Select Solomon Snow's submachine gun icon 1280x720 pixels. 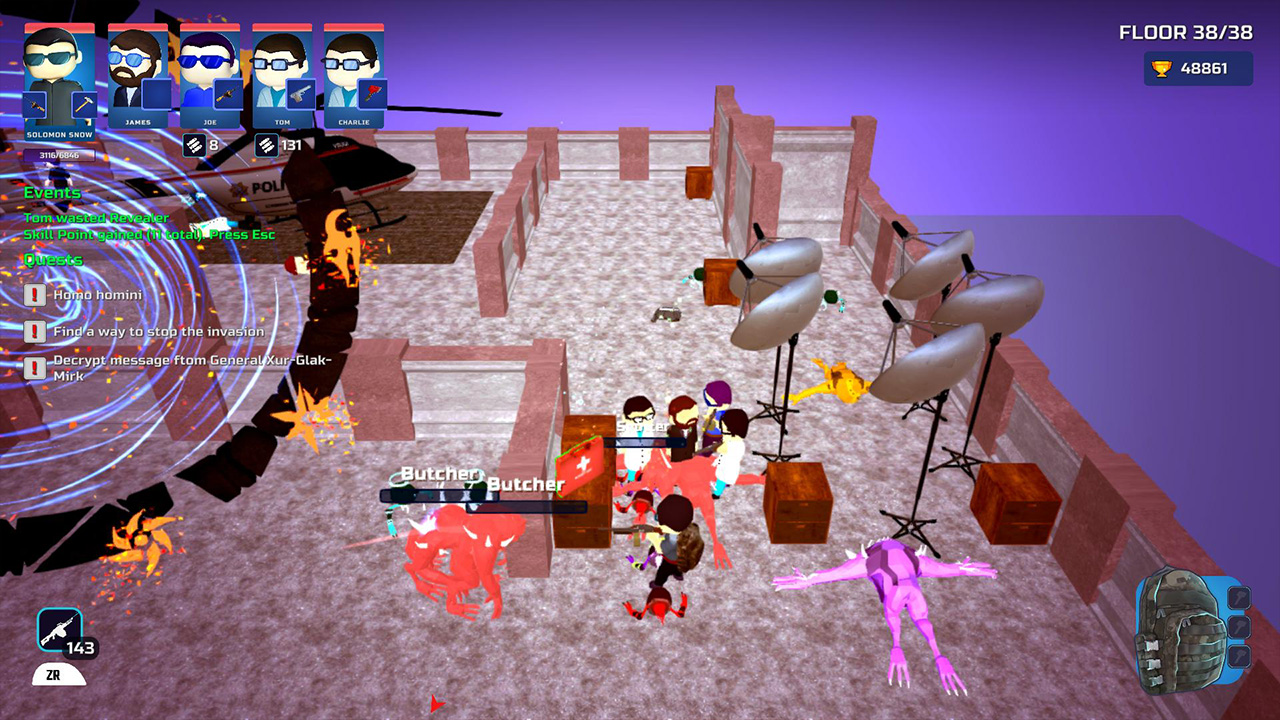35,104
